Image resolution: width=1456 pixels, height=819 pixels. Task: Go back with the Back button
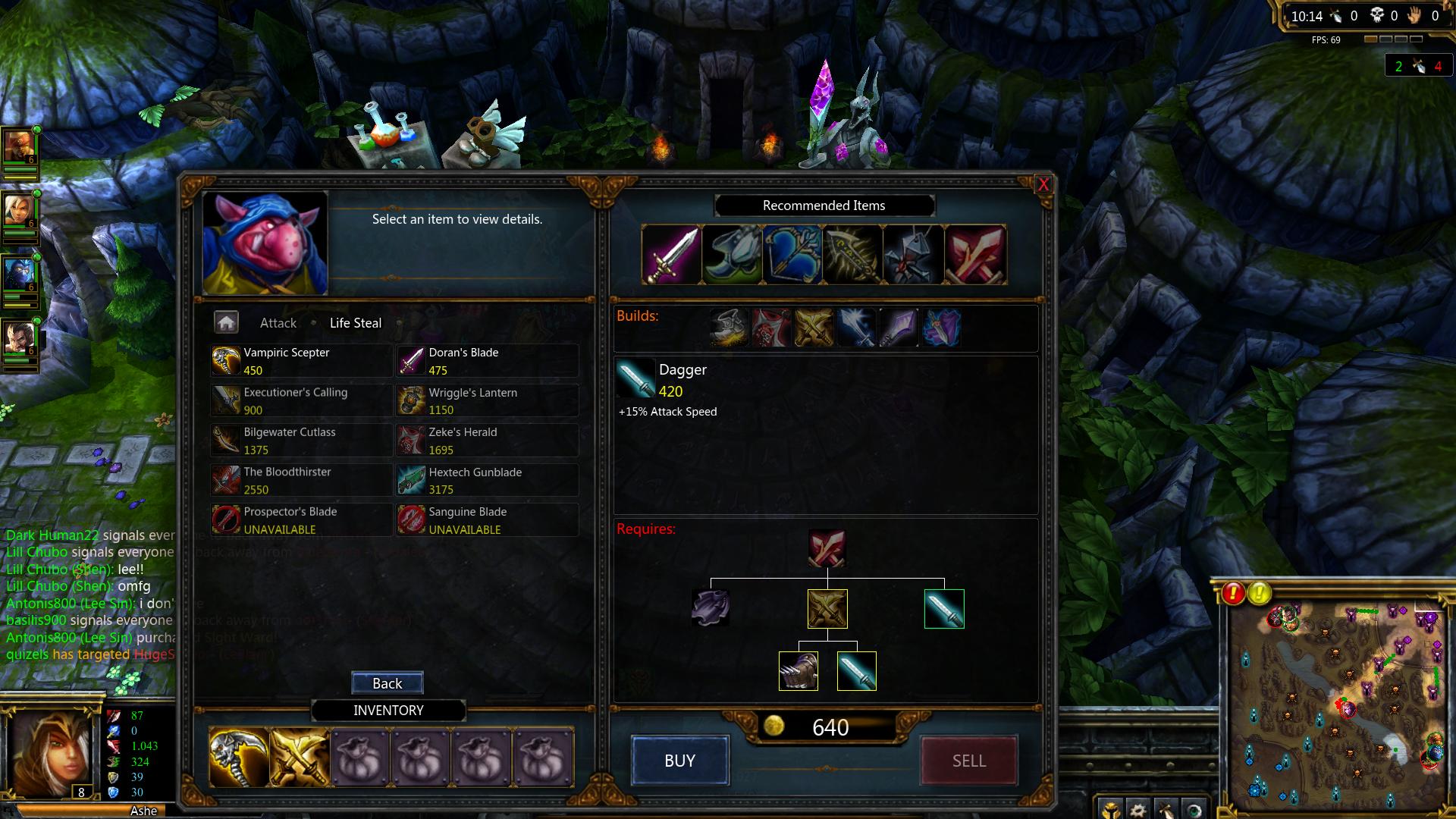(x=387, y=683)
